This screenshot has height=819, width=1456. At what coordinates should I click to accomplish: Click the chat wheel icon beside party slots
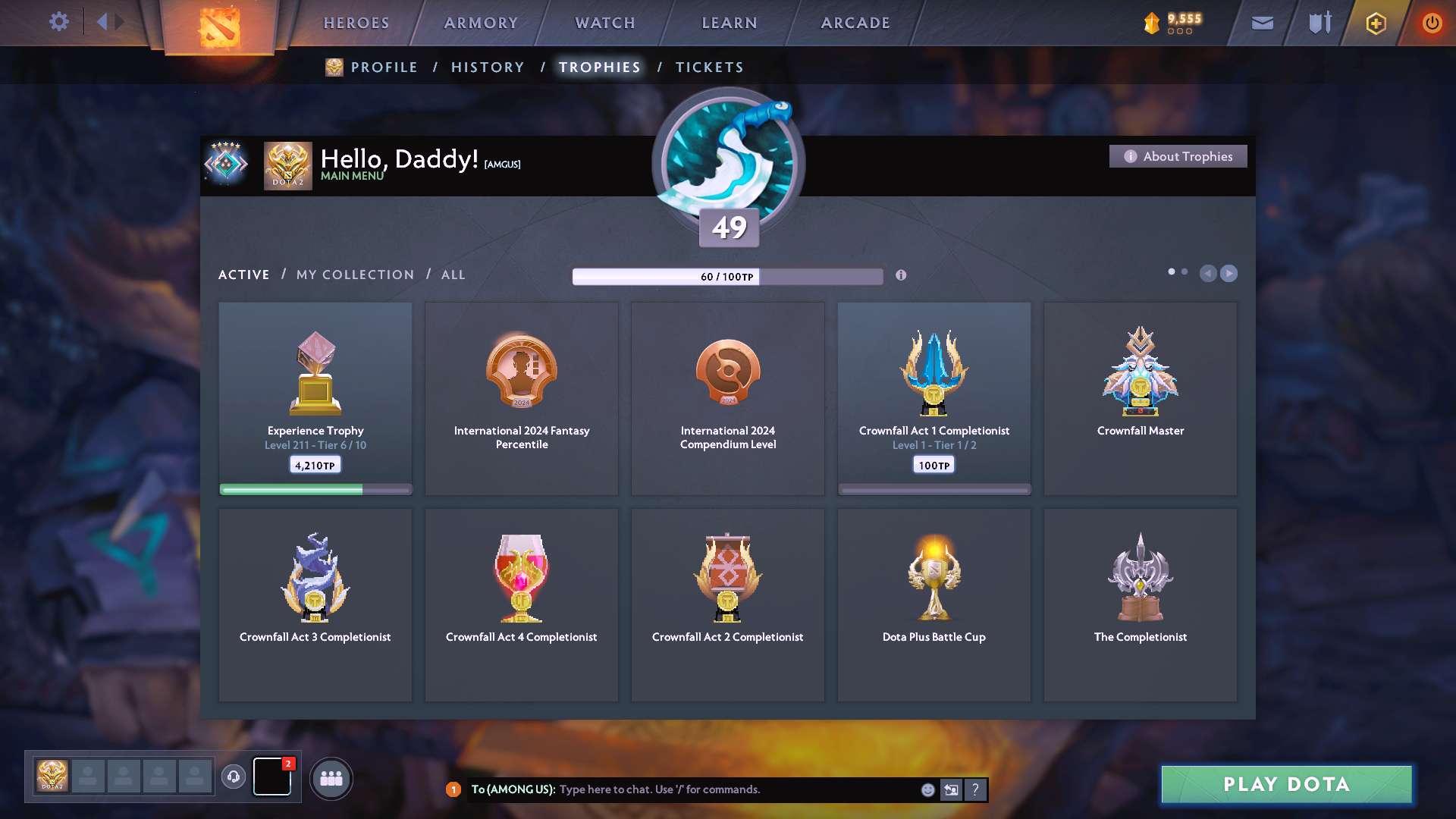[x=234, y=777]
